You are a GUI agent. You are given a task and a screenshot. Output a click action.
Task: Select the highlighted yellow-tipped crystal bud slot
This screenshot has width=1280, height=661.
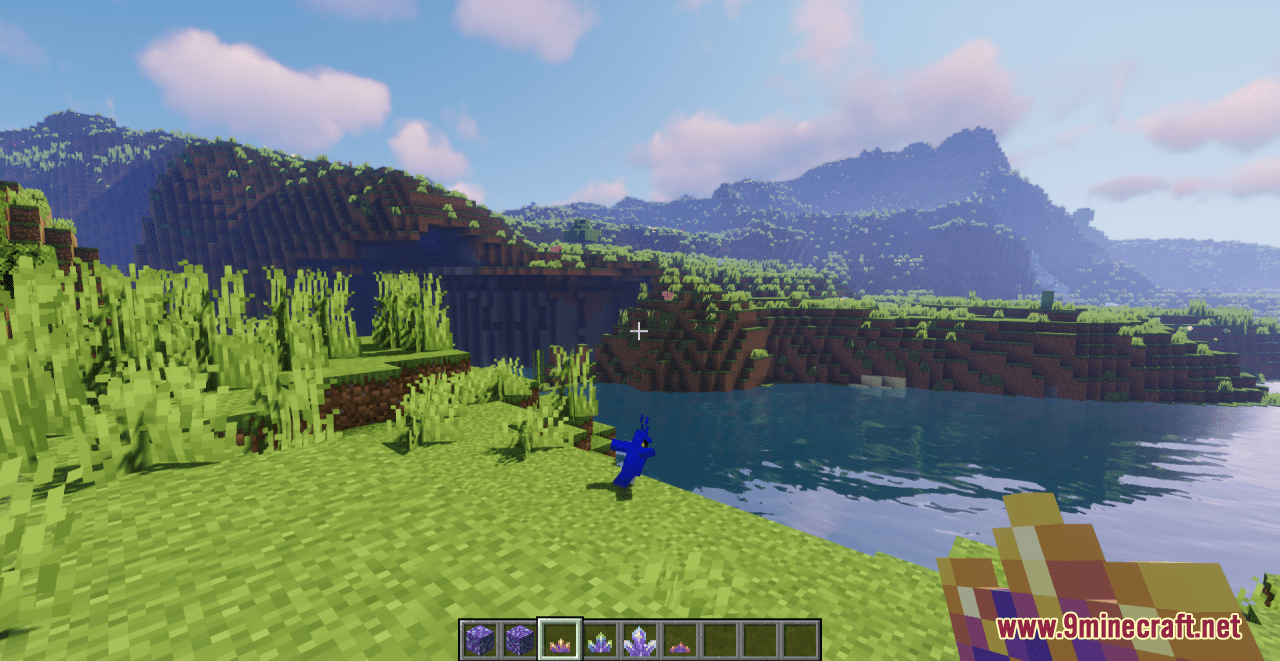[x=559, y=640]
